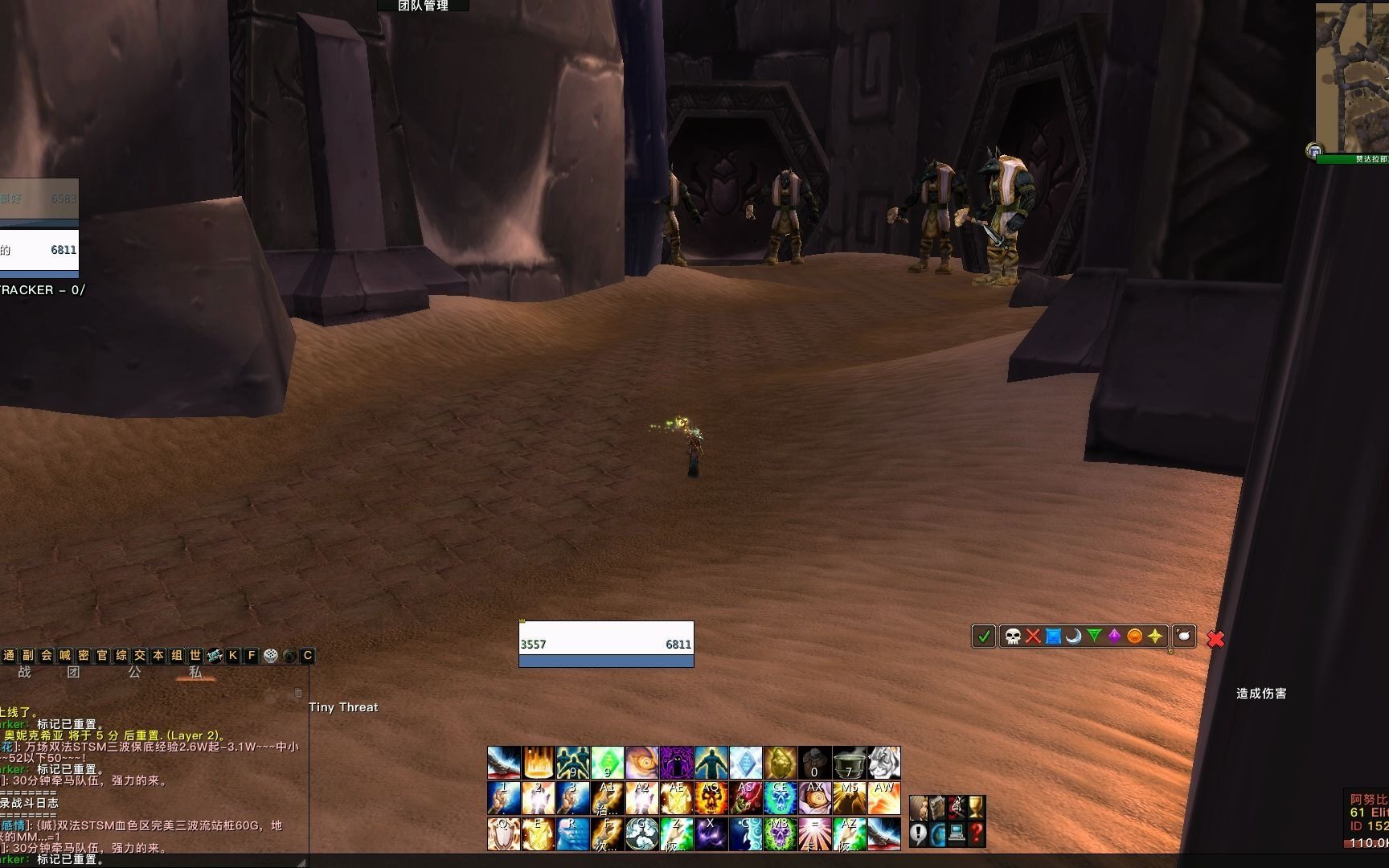Screen dimensions: 1389x868
Task: Select the 喊 yell channel button
Action: tap(65, 656)
